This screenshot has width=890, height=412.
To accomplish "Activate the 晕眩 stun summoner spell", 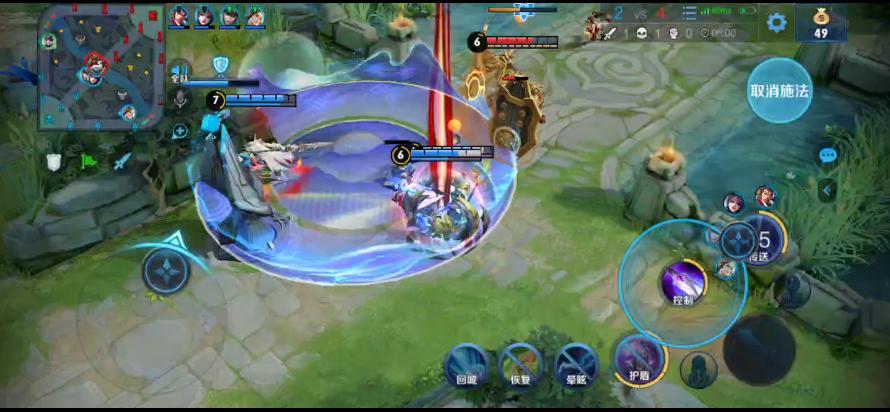I will point(576,363).
